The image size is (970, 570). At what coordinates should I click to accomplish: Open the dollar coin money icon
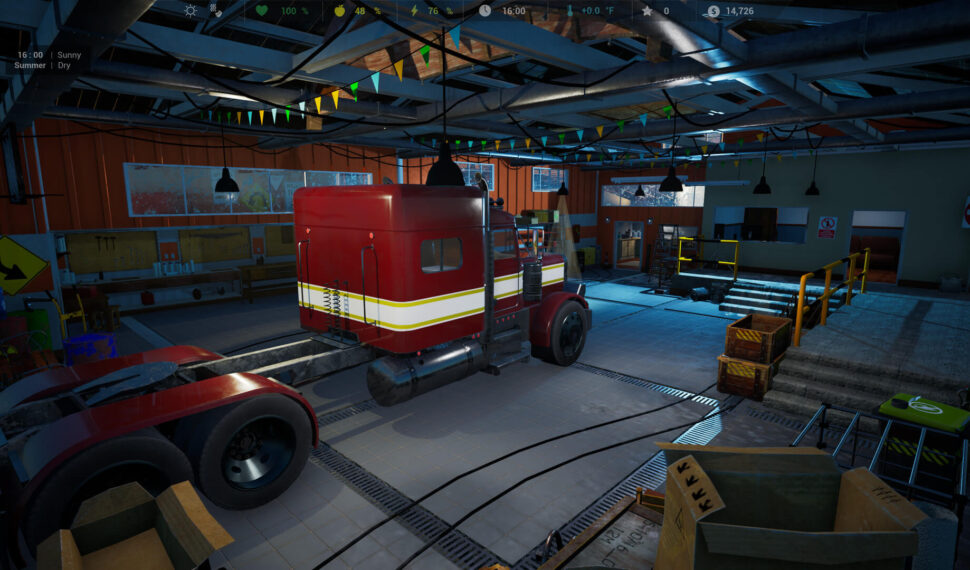(x=713, y=11)
